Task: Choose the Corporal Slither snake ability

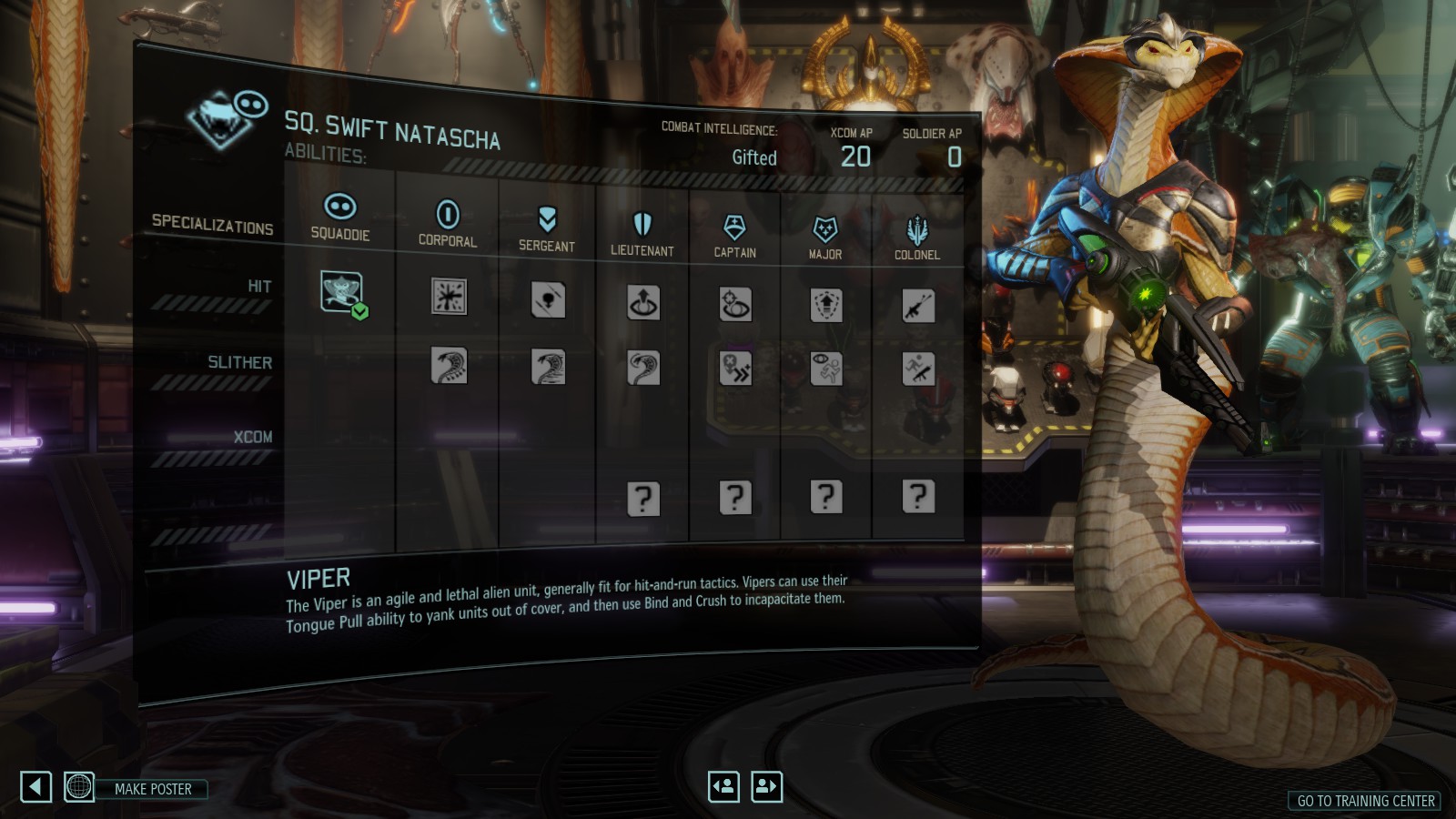Action: 449,366
